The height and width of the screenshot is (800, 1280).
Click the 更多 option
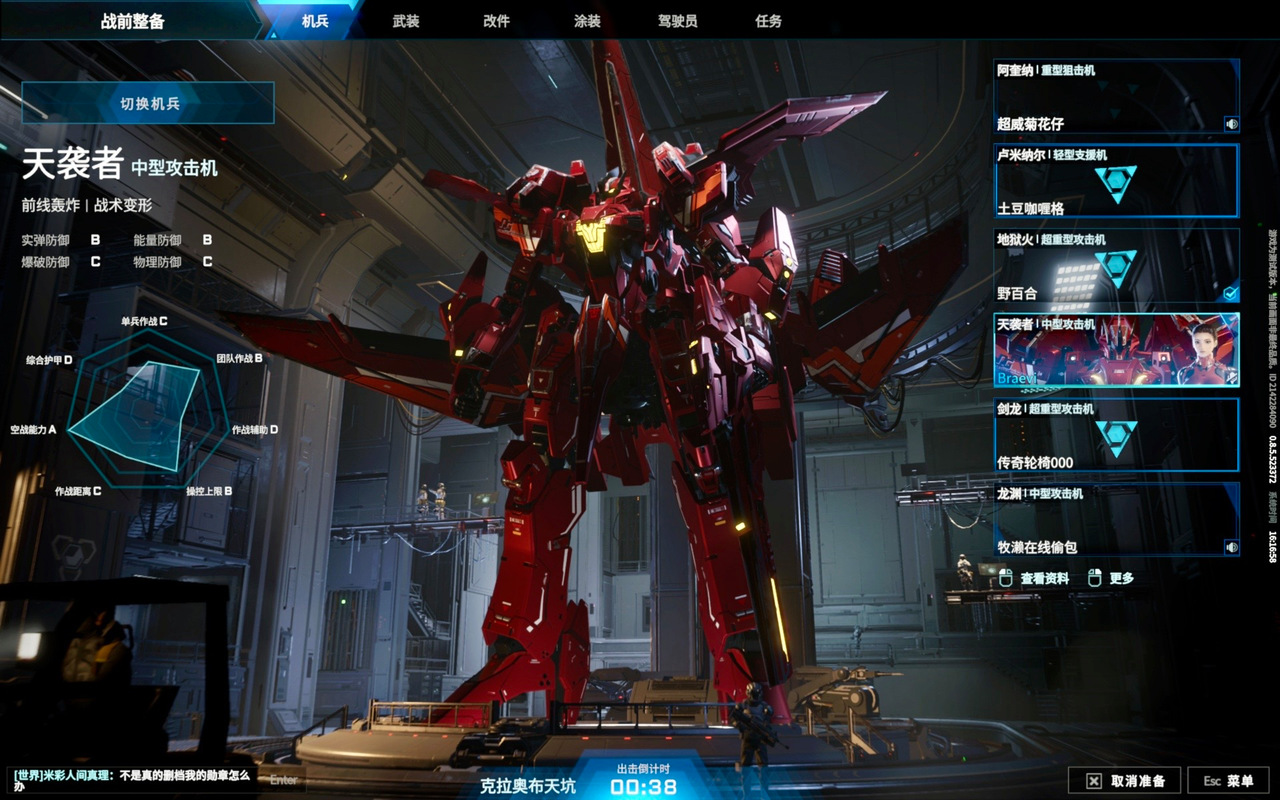point(1111,578)
